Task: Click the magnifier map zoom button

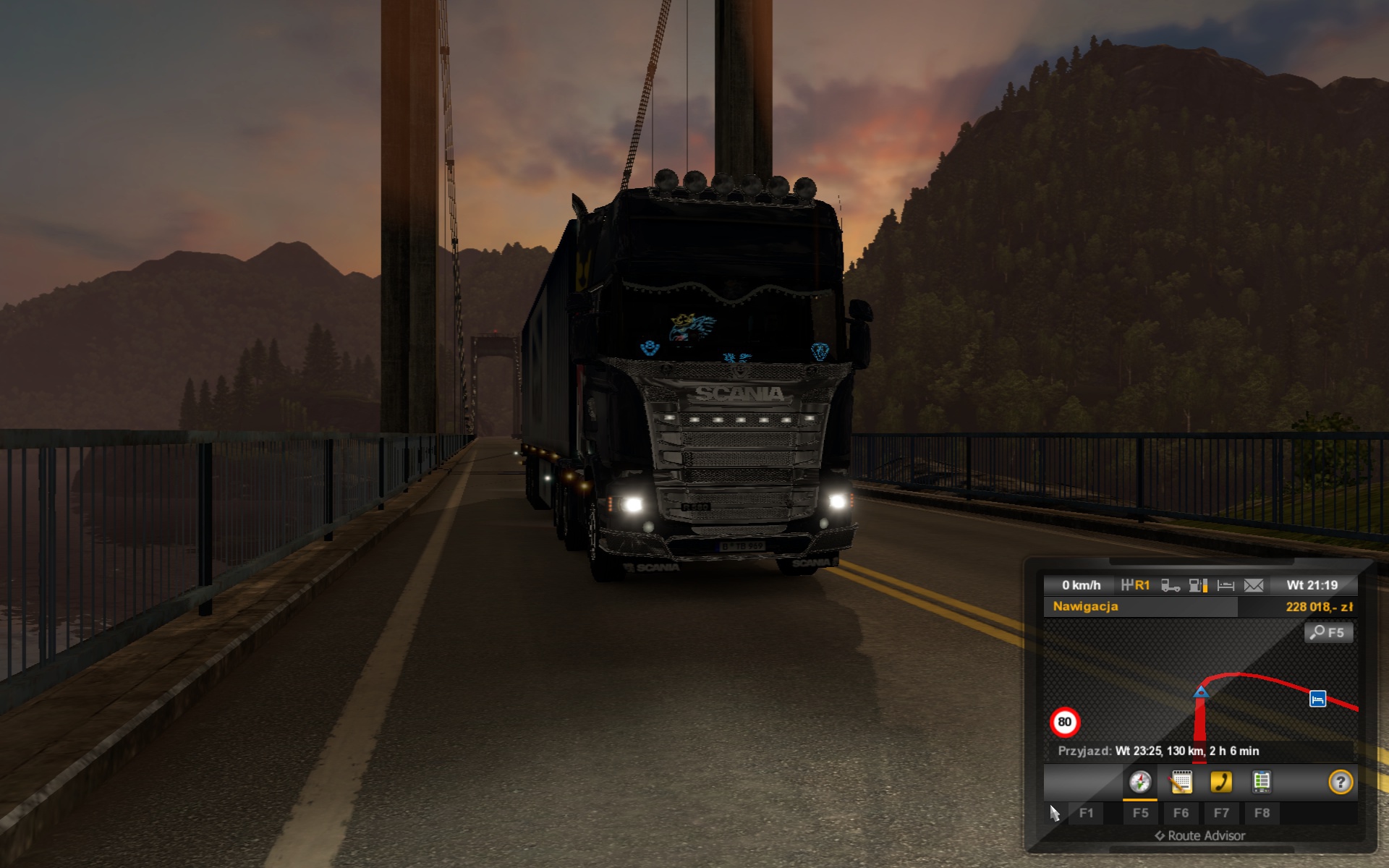Action: coord(1328,633)
